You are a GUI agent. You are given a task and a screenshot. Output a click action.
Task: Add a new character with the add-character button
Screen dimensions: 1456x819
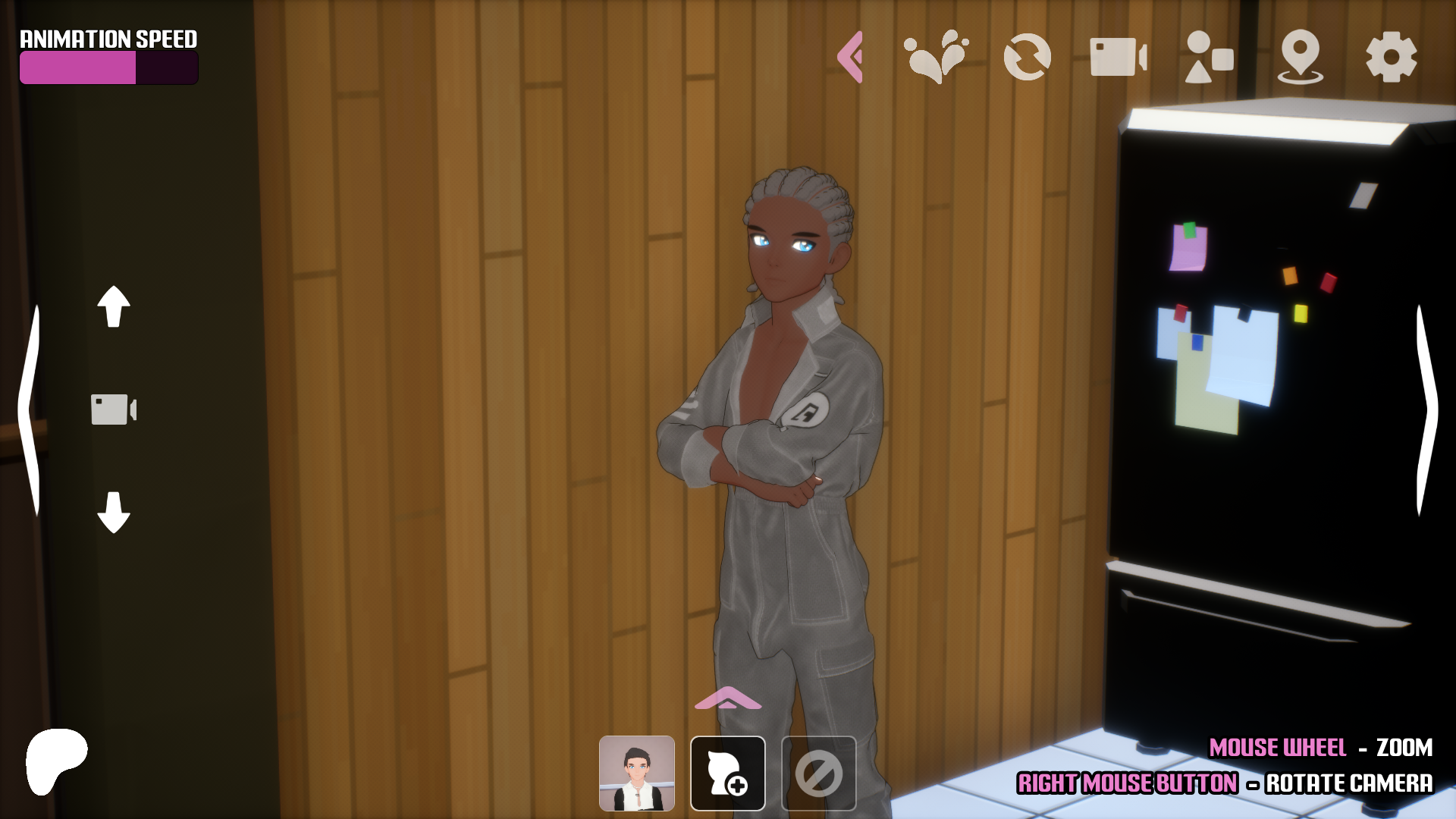pos(727,773)
